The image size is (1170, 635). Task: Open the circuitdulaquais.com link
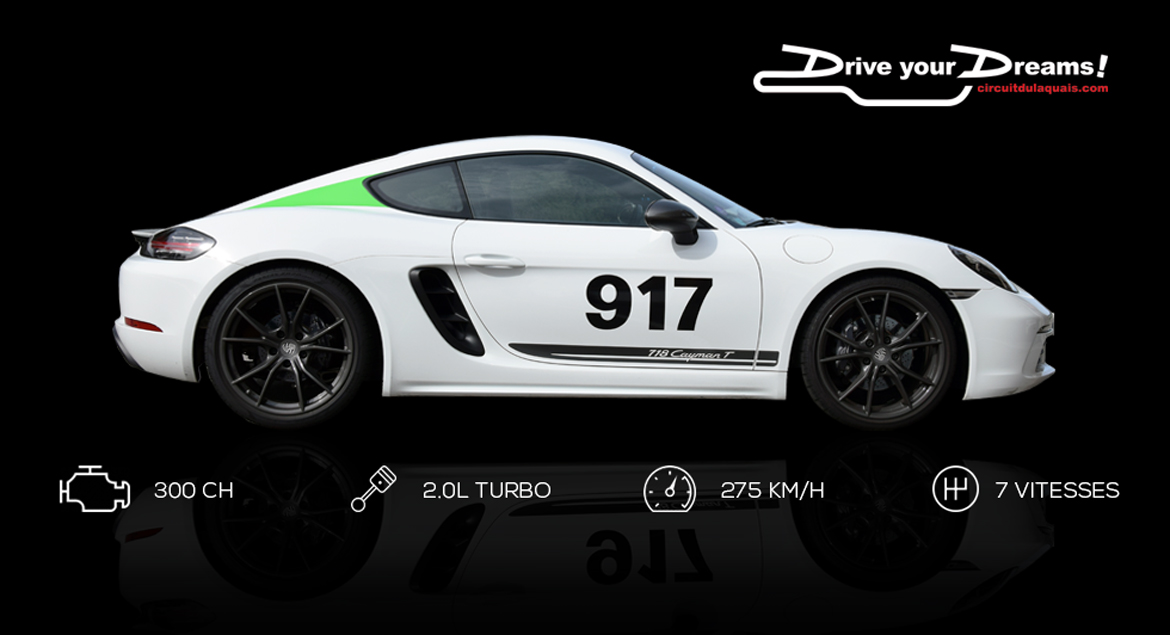point(1043,88)
